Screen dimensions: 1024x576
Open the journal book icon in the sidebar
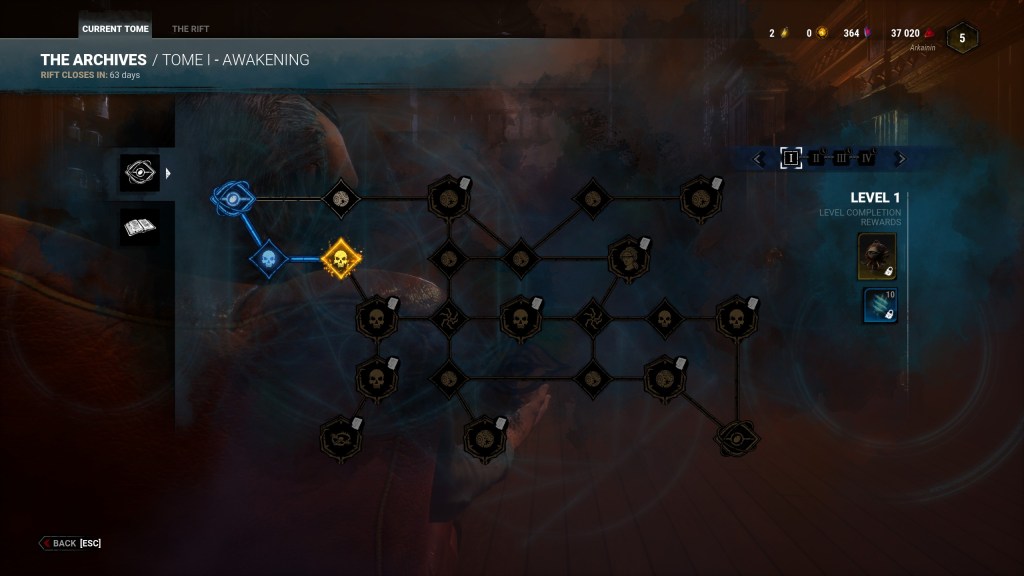point(139,227)
